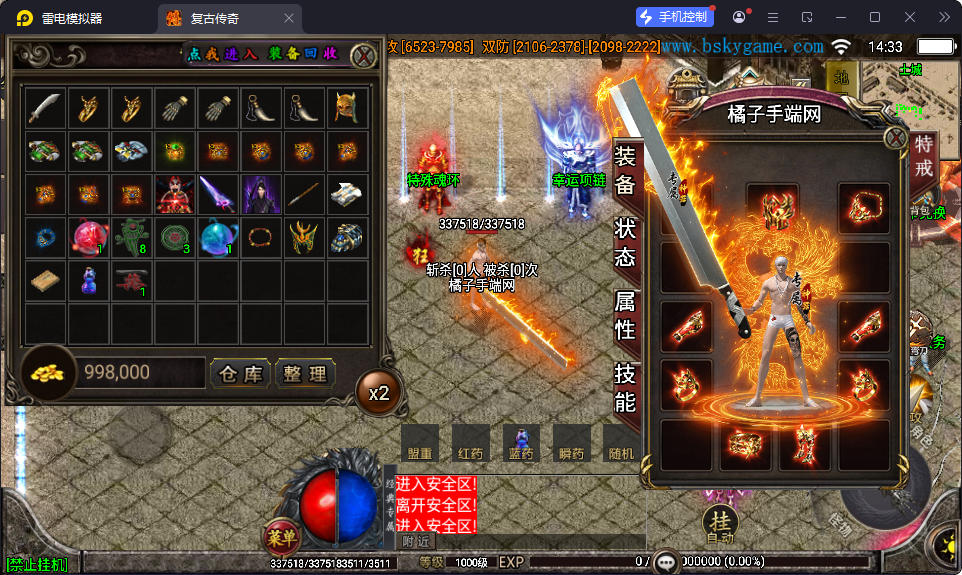The height and width of the screenshot is (575, 962).
Task: Sort the bag with 整理
Action: coord(304,374)
